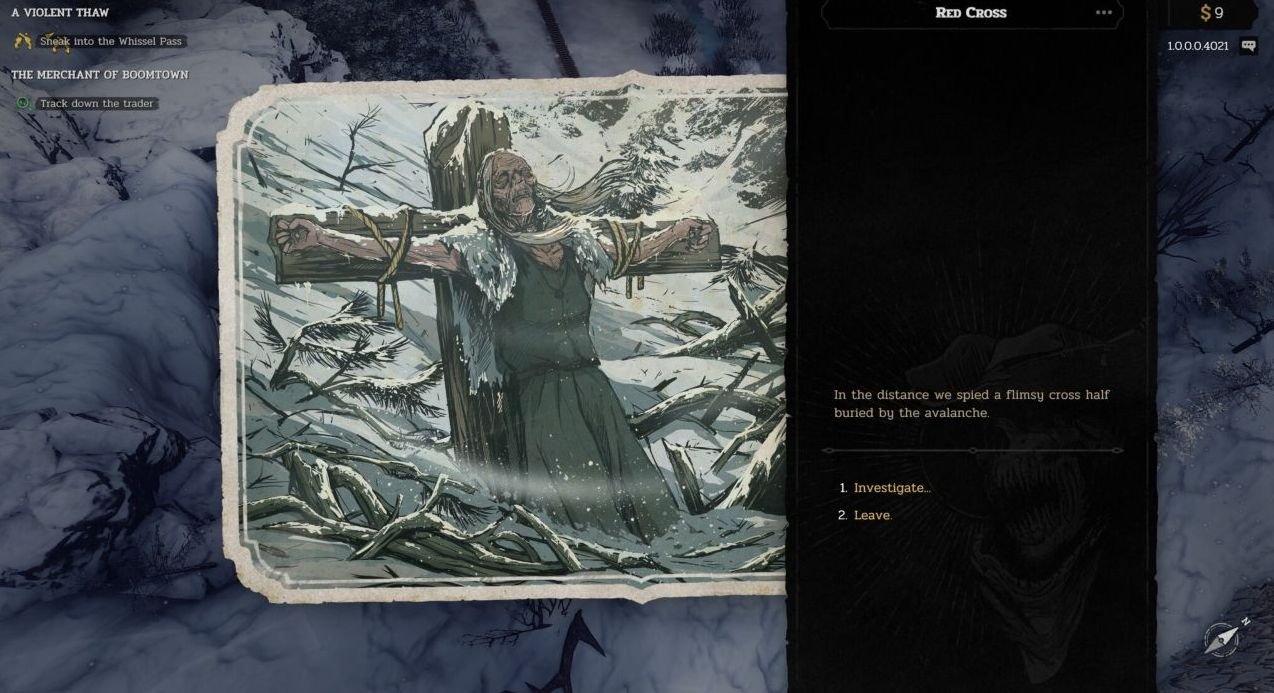Open "The Merchant of Boomtown" quest entry
Viewport: 1274px width, 693px height.
(99, 75)
